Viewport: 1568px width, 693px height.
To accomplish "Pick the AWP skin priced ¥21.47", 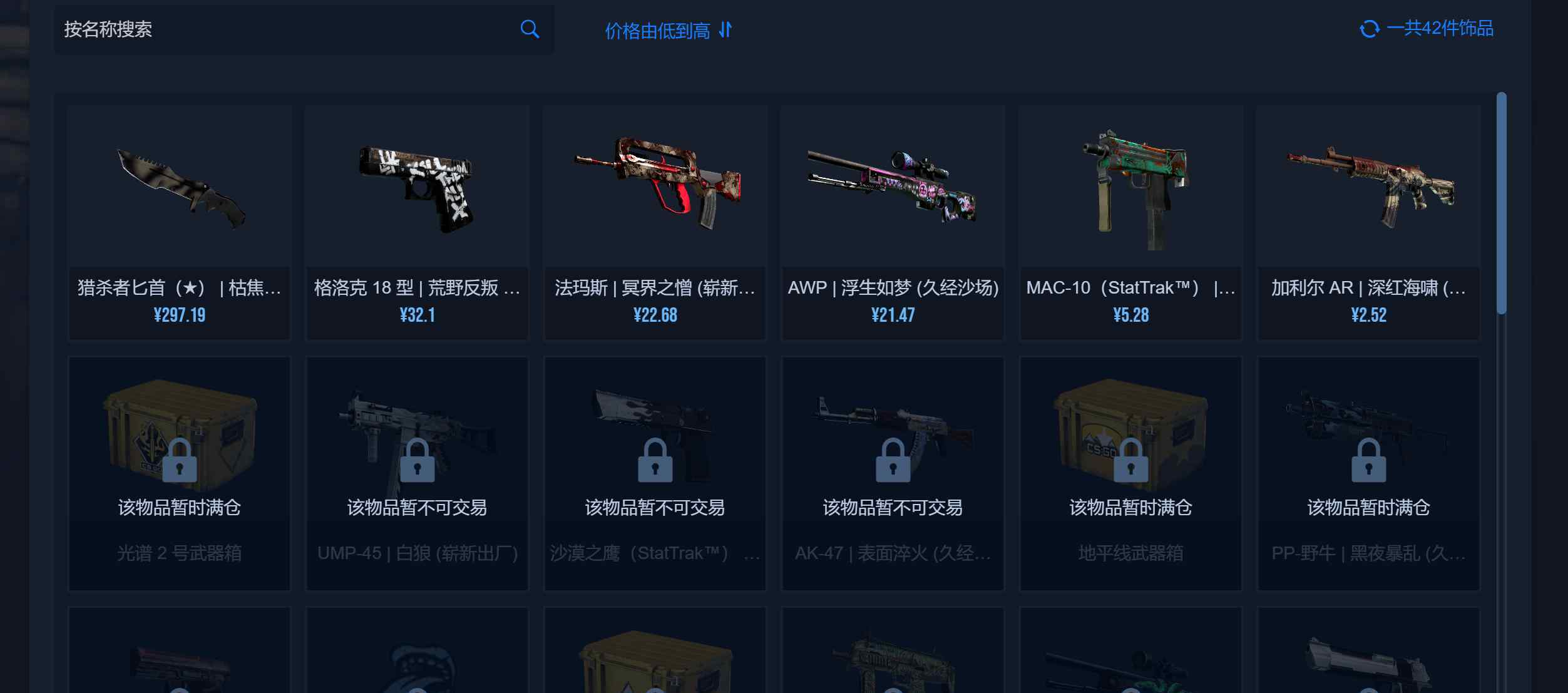I will (x=893, y=222).
